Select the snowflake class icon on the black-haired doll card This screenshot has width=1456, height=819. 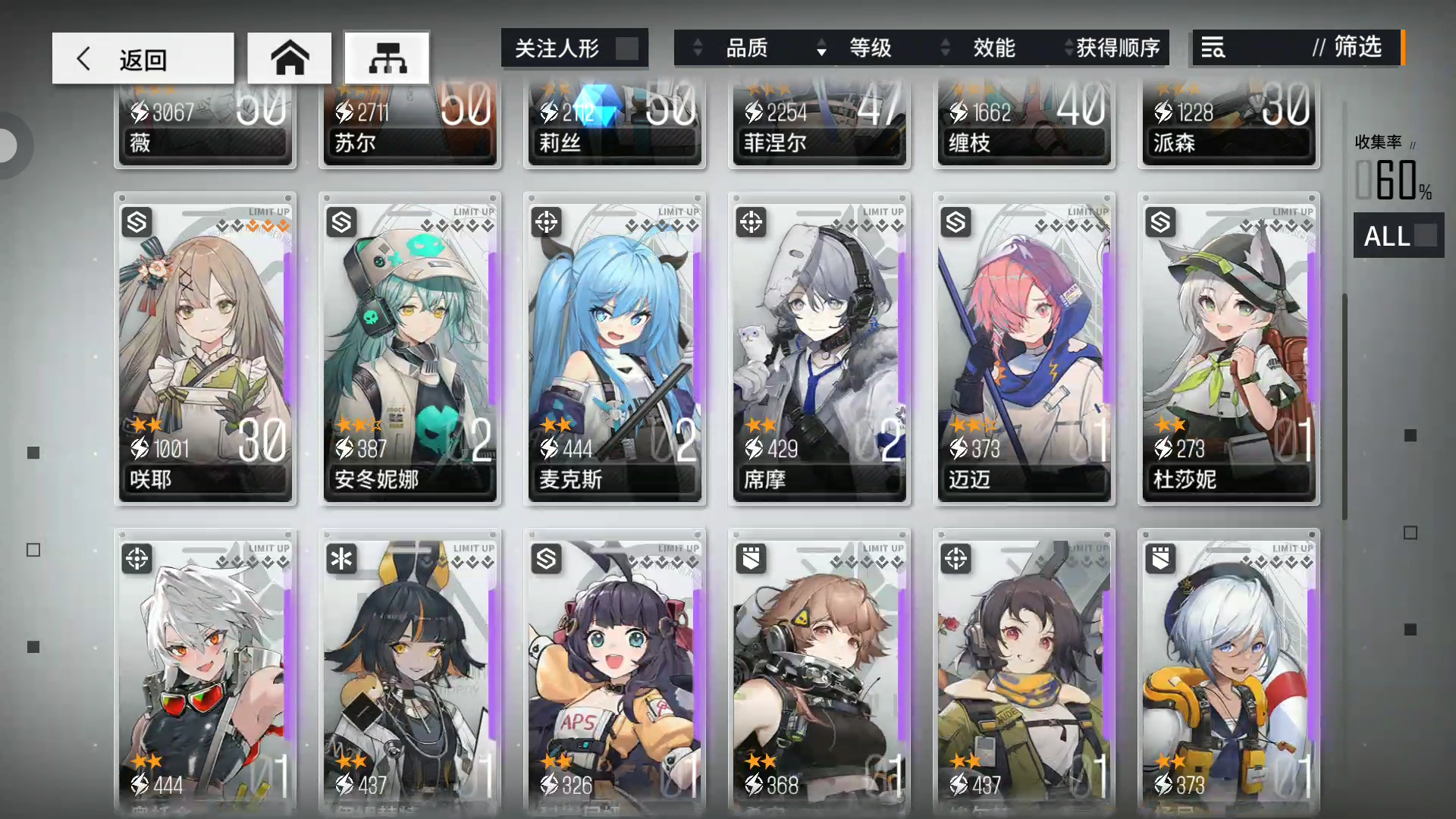[341, 559]
